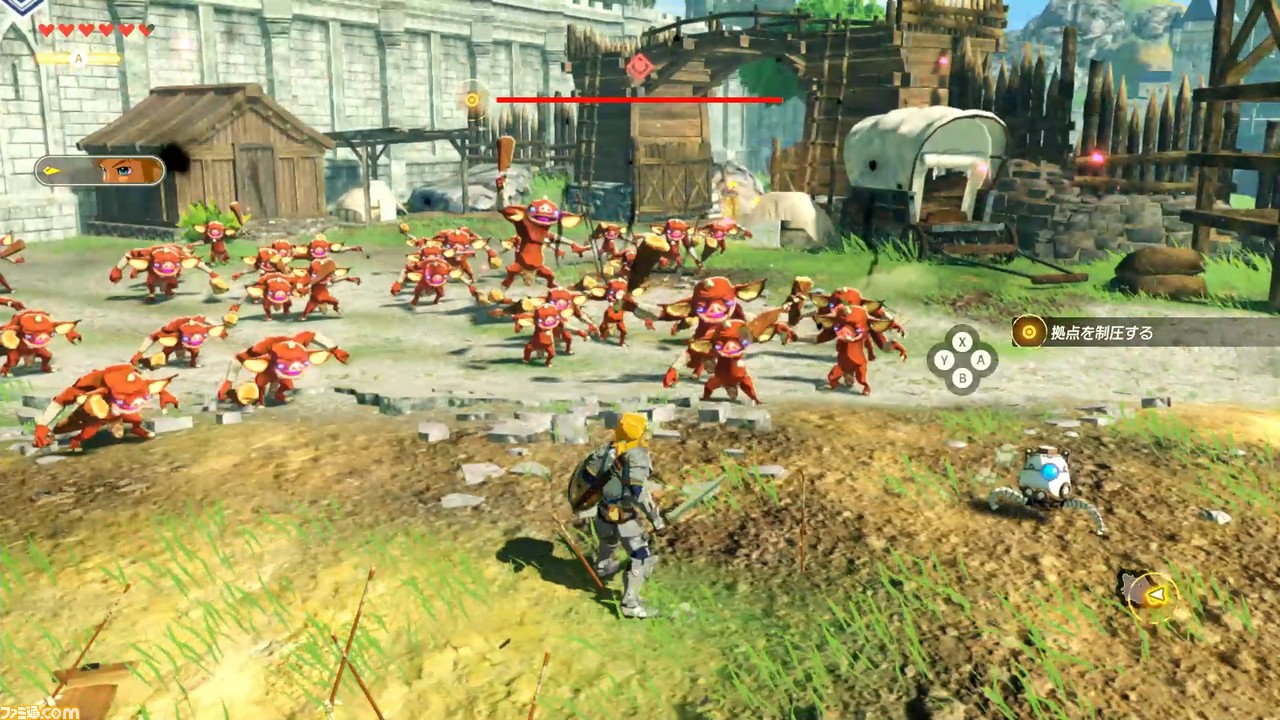Click the boss's red health bar
The height and width of the screenshot is (720, 1280).
pyautogui.click(x=640, y=100)
